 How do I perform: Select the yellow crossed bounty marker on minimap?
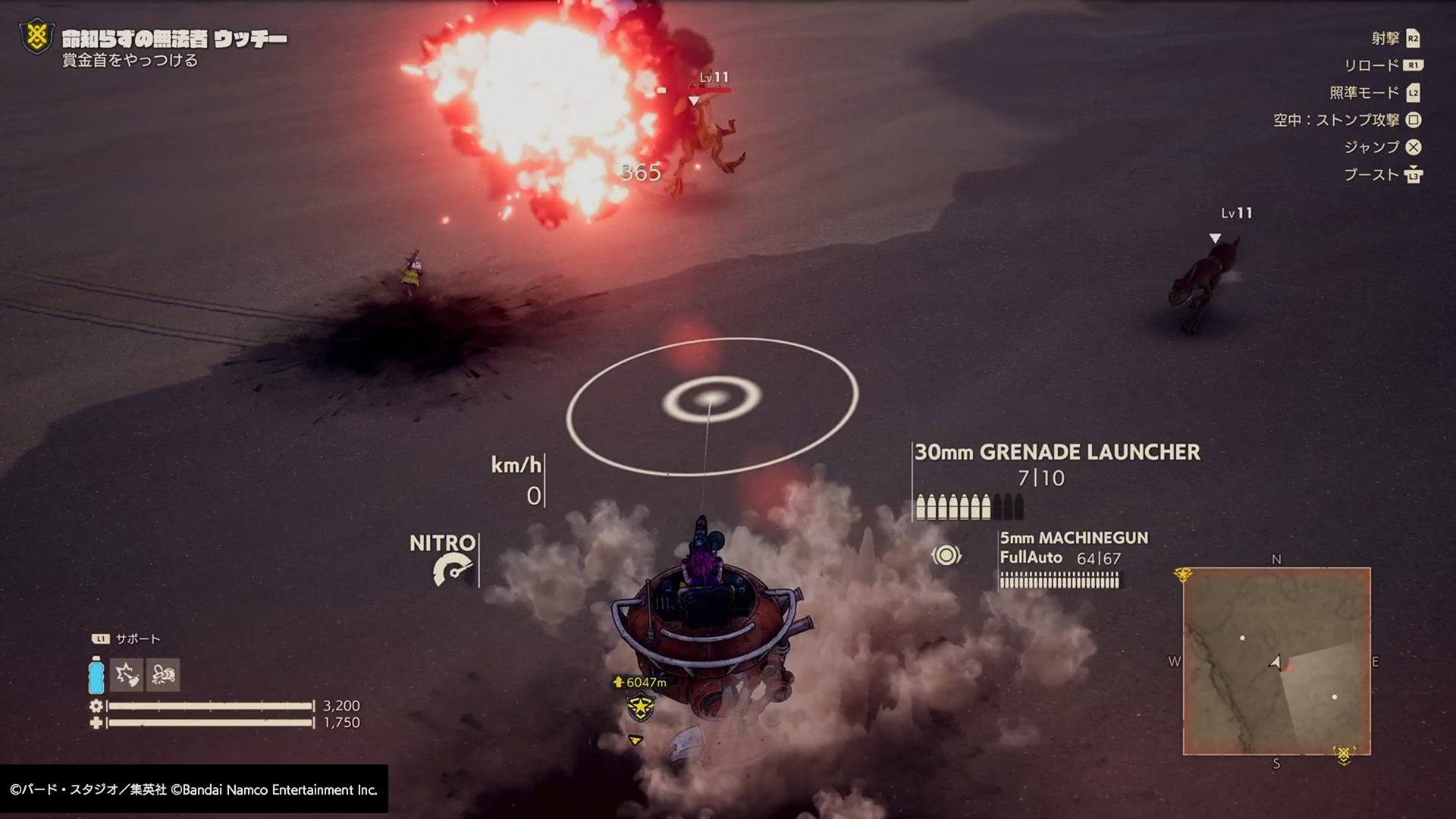coord(1345,755)
